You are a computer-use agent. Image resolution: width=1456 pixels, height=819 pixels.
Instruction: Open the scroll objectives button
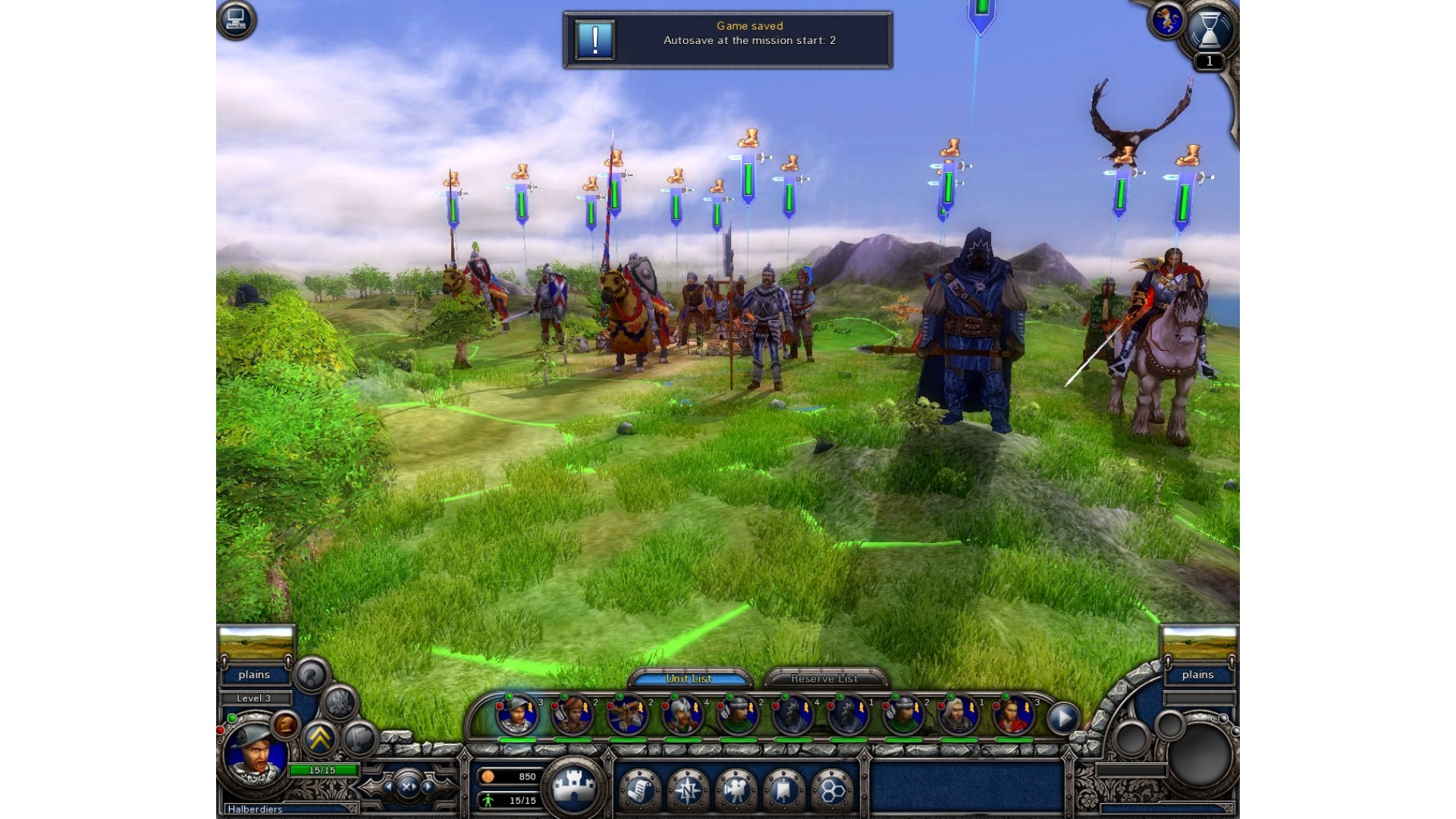[x=639, y=789]
